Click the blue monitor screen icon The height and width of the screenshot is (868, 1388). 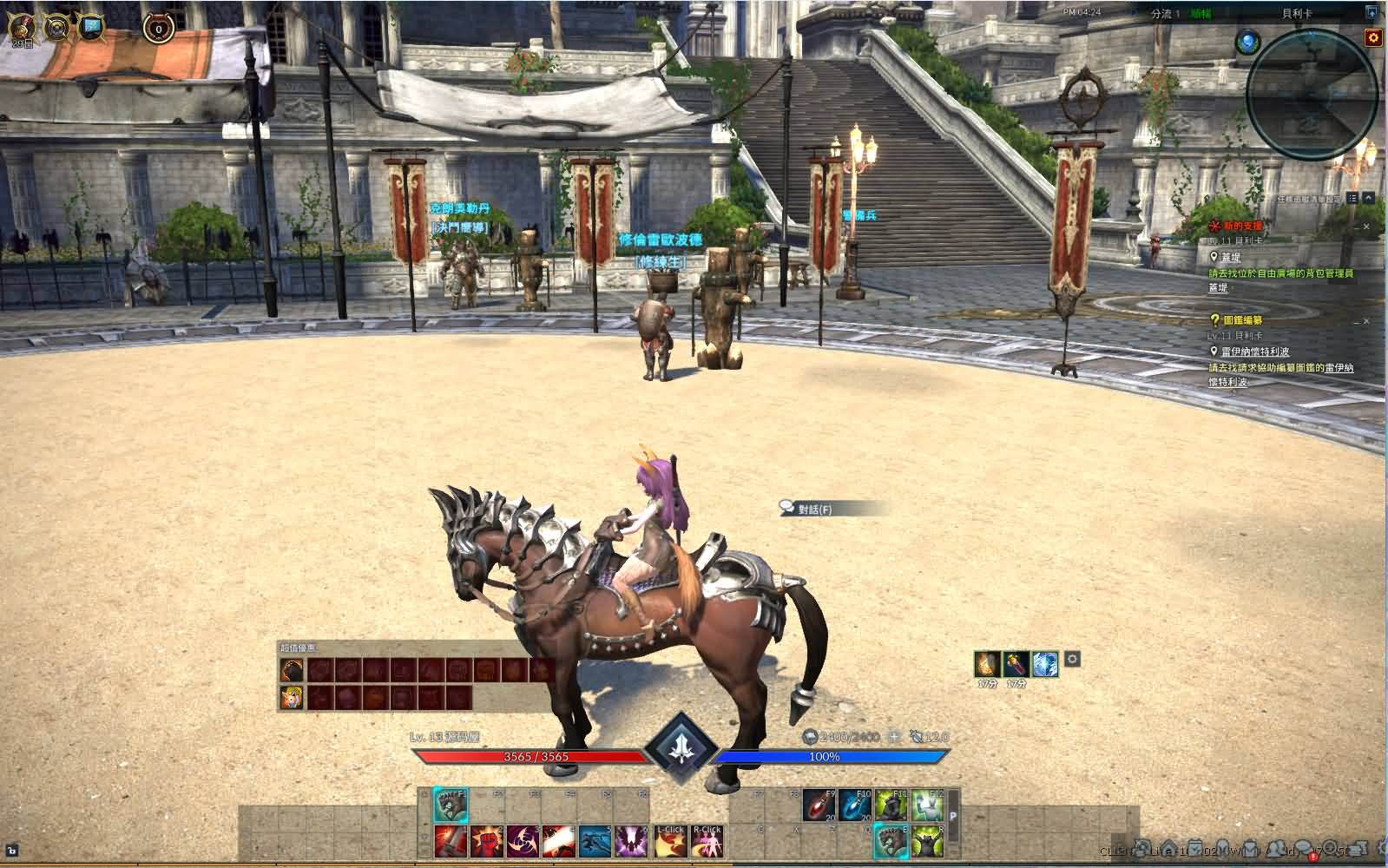[x=90, y=29]
